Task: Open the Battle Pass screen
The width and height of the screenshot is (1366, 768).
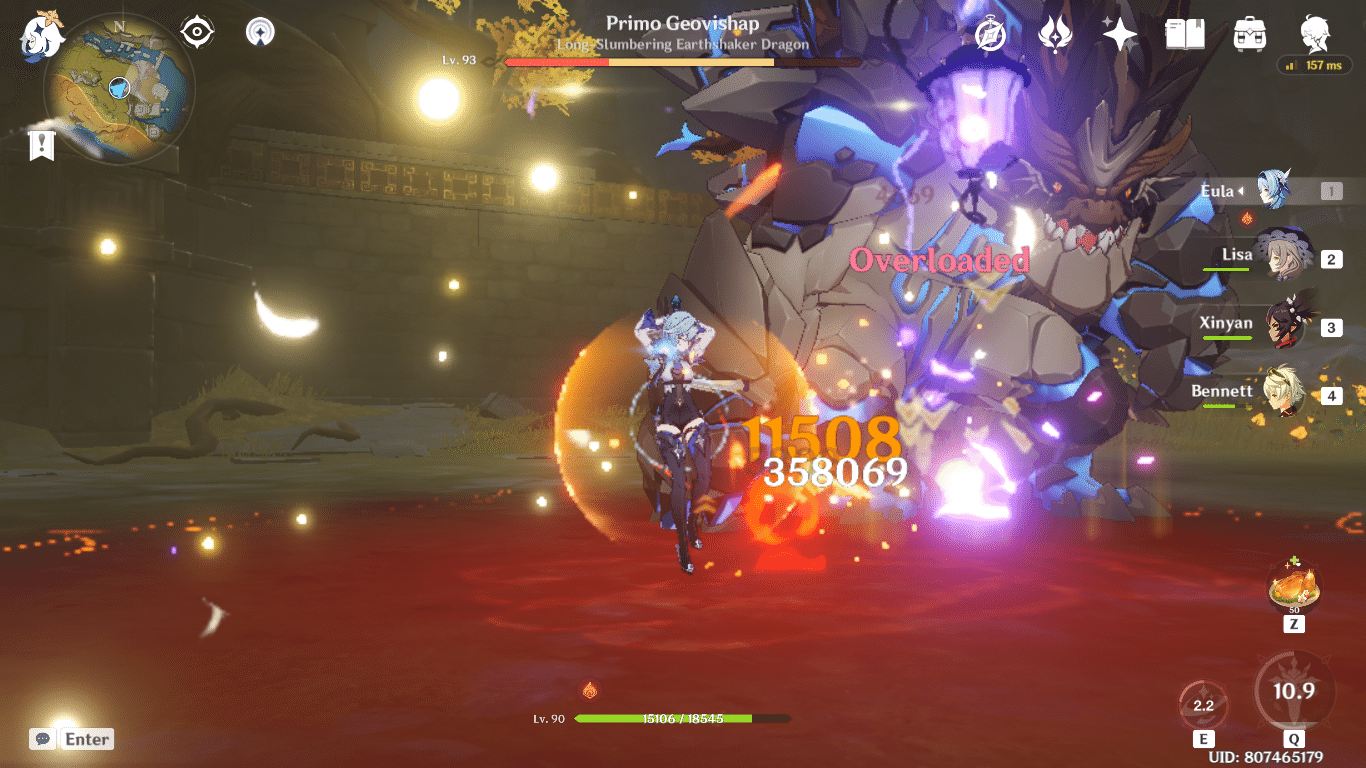Action: (x=1055, y=31)
